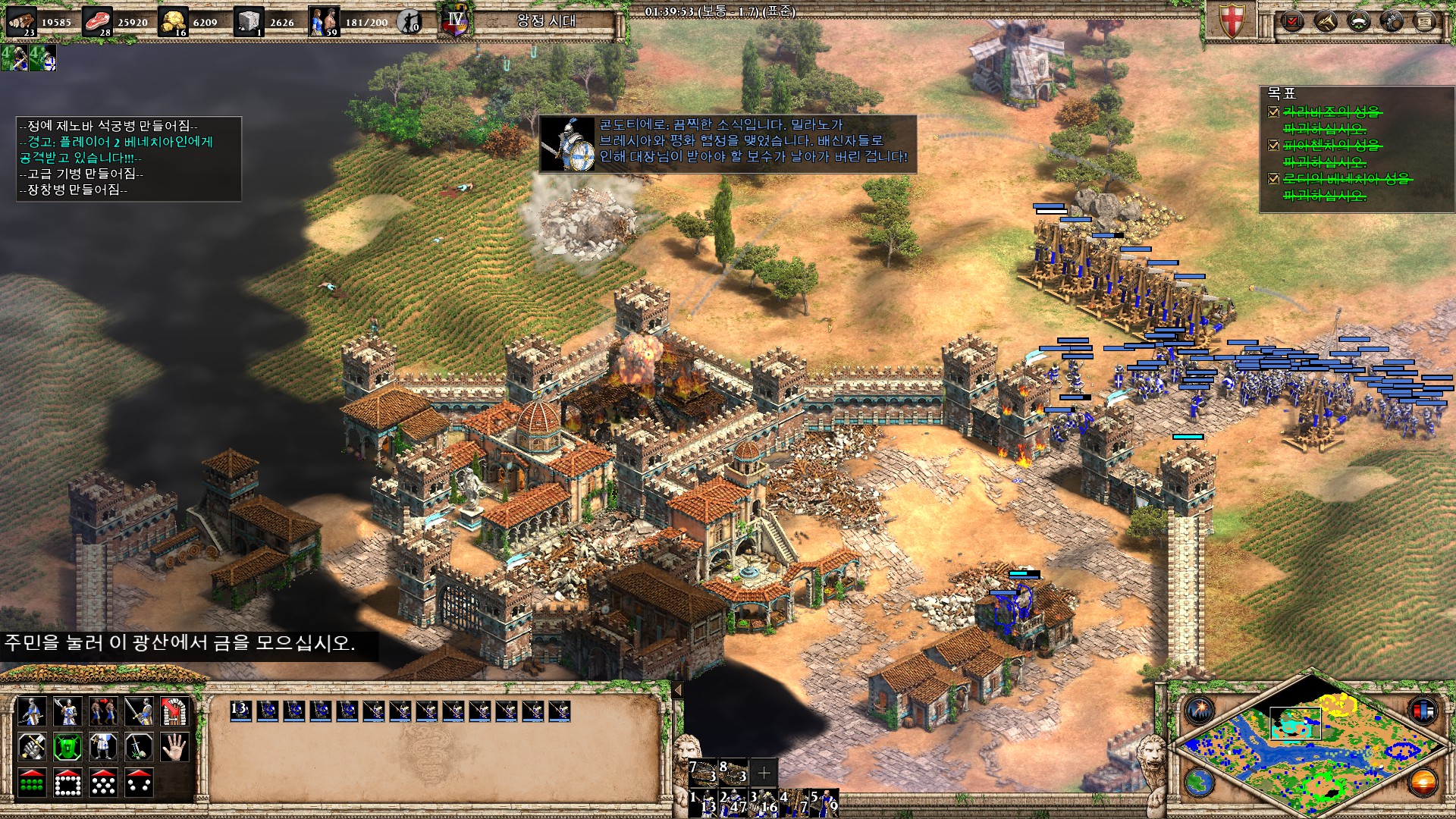
Task: Click the red cross civilization shield
Action: [1230, 20]
